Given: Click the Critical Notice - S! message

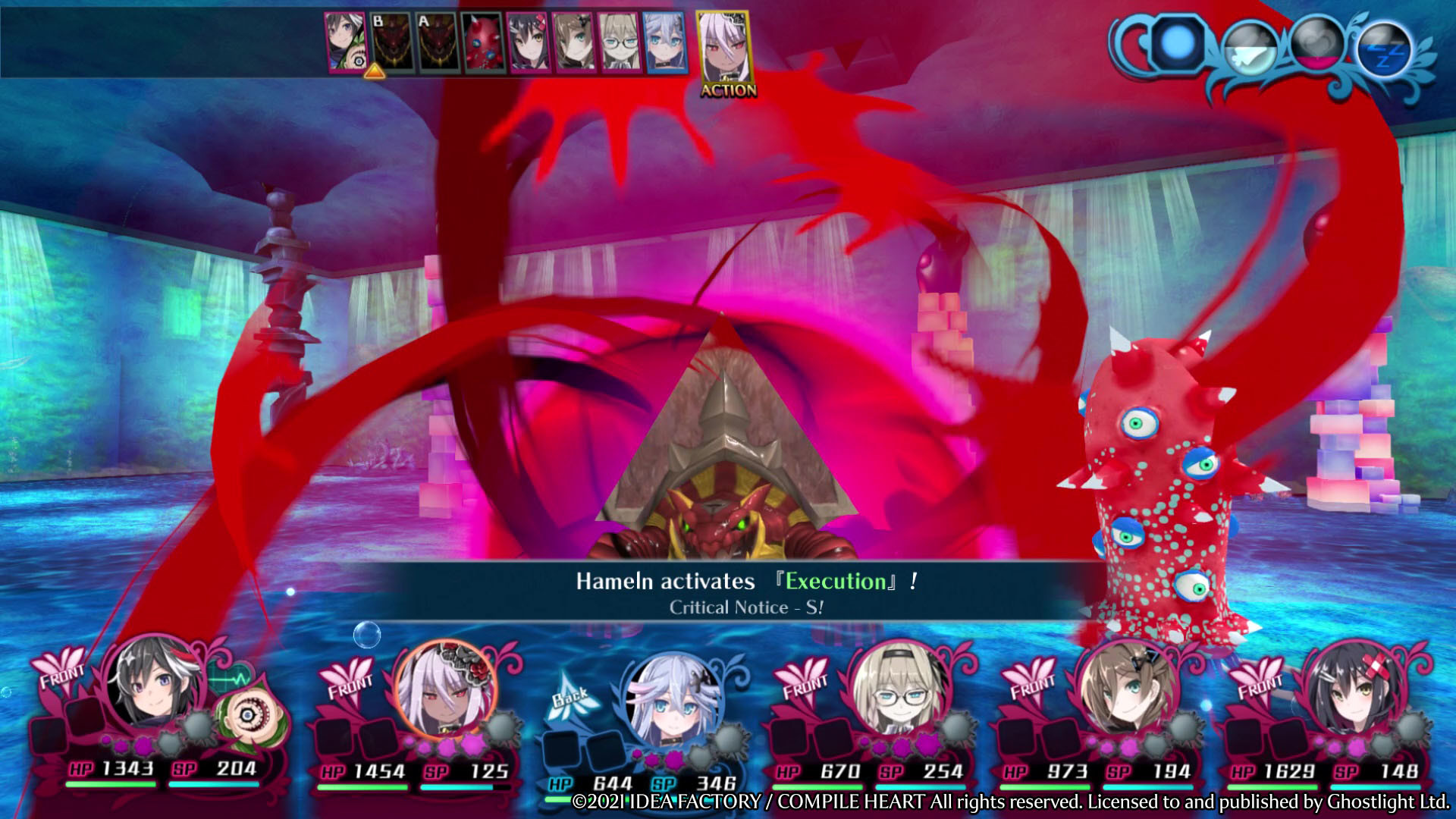Looking at the screenshot, I should click(x=745, y=607).
